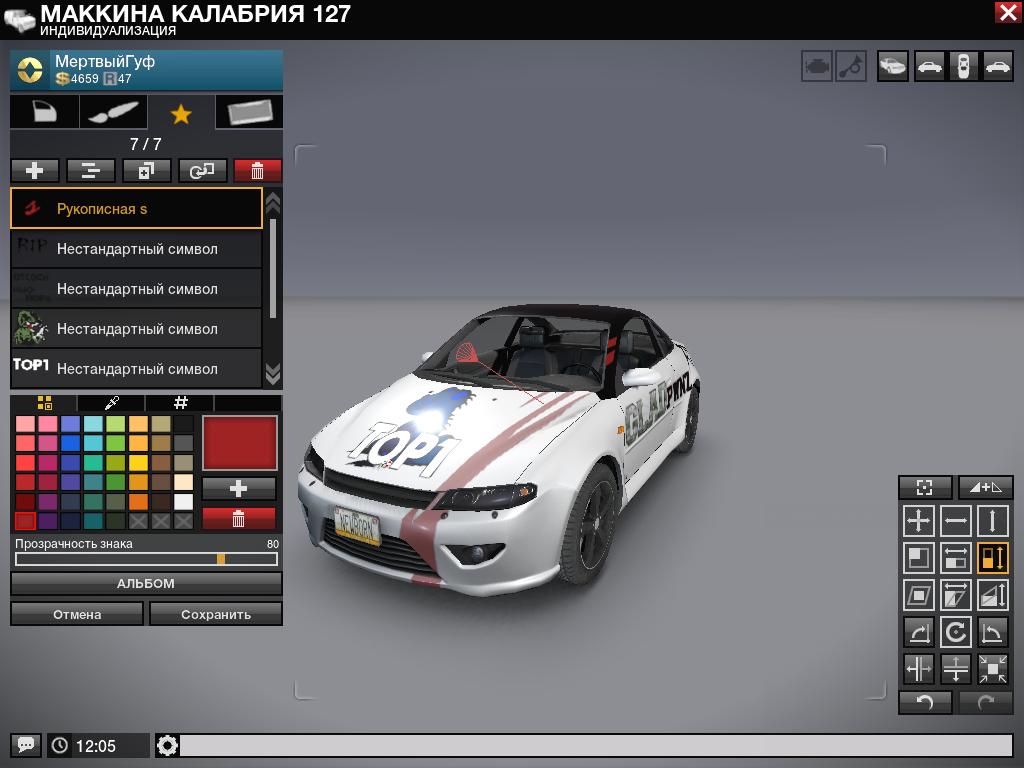This screenshot has width=1024, height=768.
Task: Select the TOP1 decal in the list
Action: tap(136, 369)
